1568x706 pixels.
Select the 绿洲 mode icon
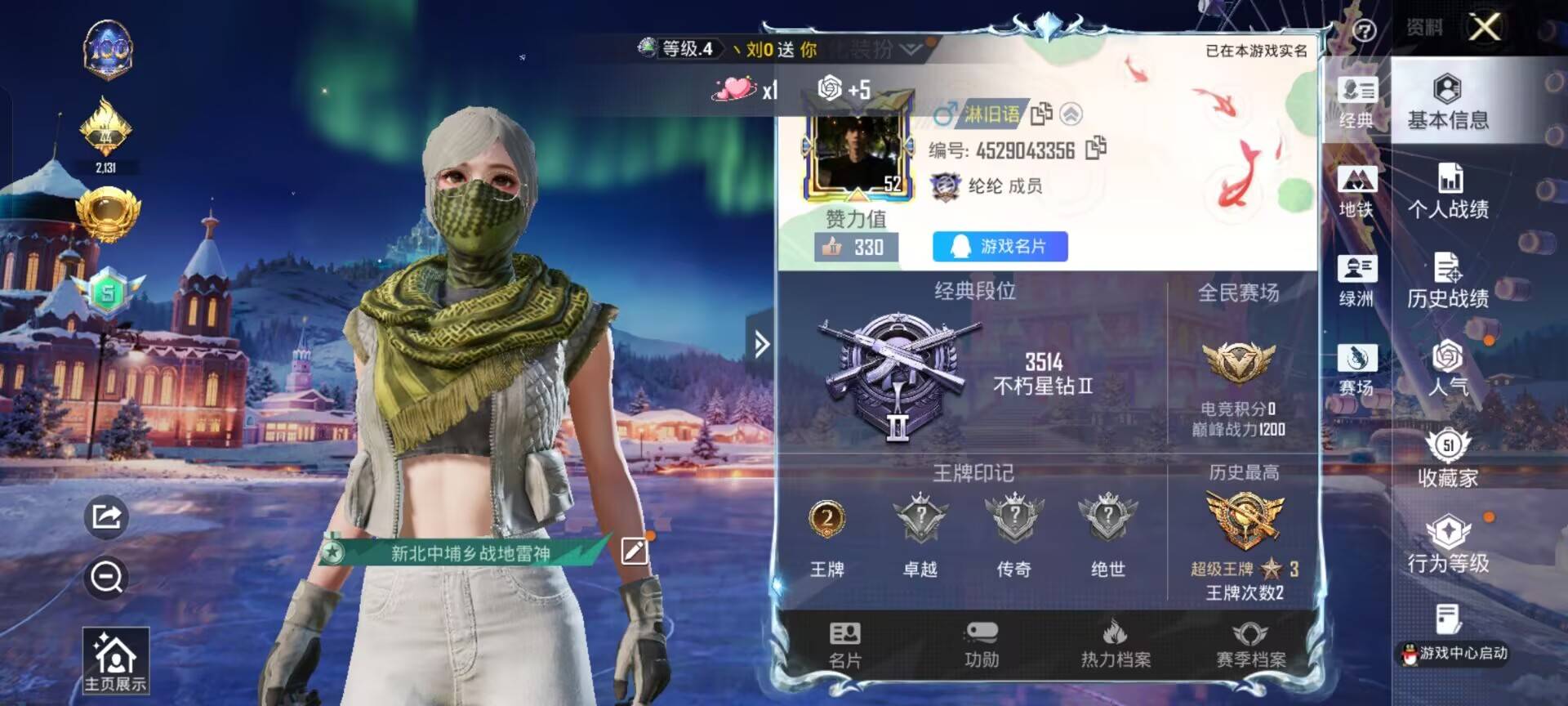point(1357,282)
